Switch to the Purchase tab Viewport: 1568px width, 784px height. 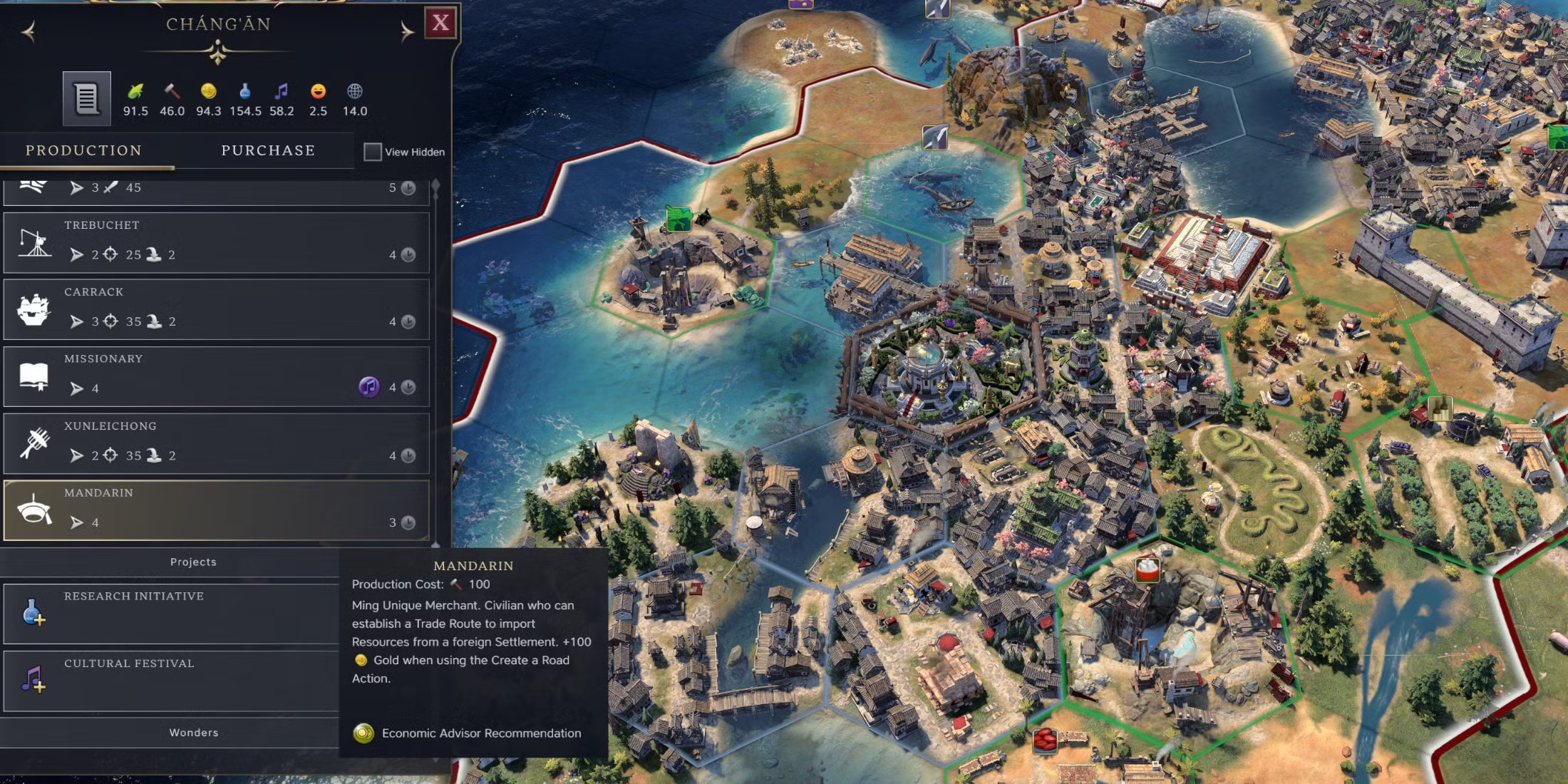coord(268,150)
